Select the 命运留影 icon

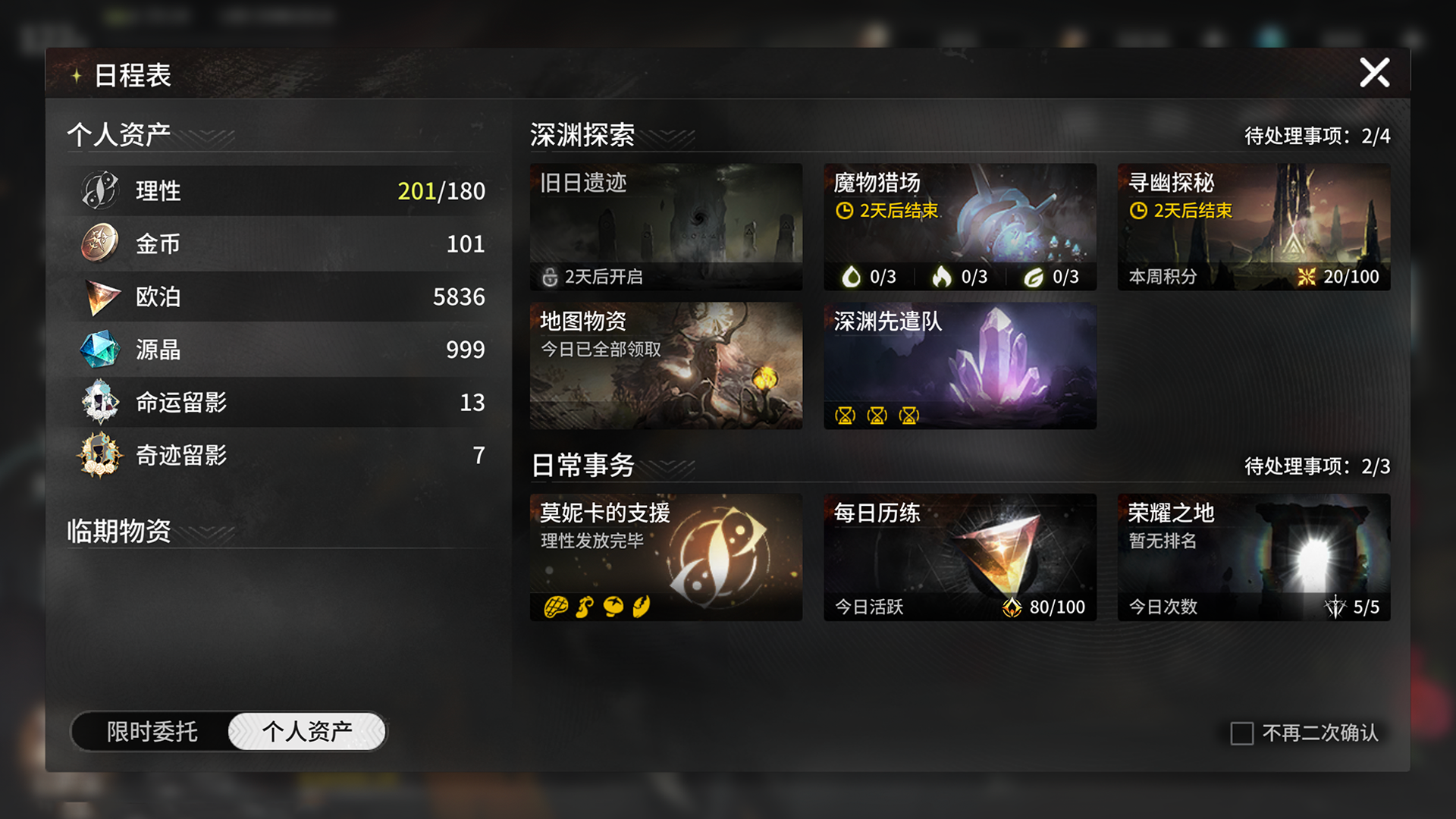[99, 403]
